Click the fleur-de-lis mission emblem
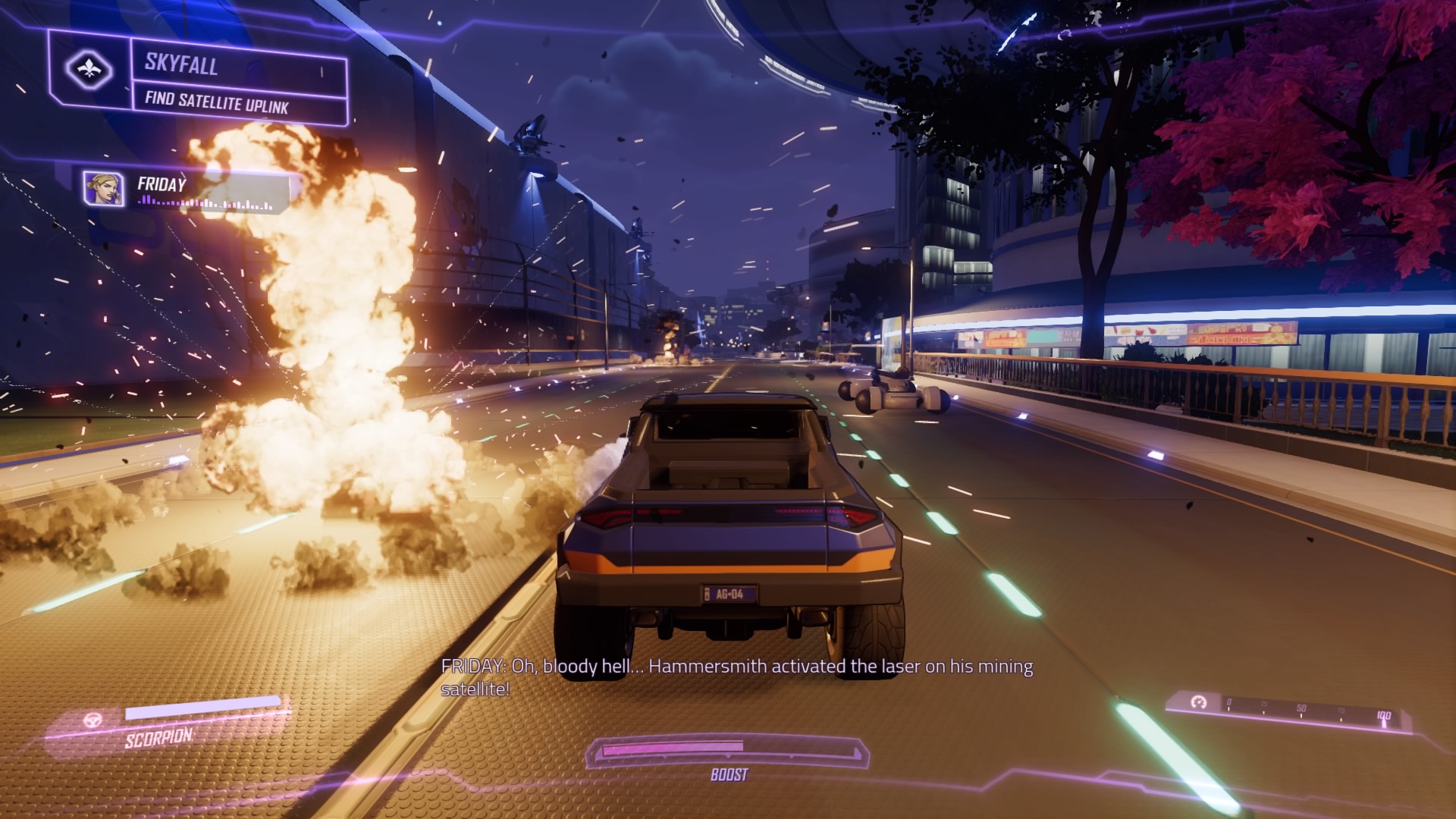This screenshot has height=819, width=1456. (89, 71)
